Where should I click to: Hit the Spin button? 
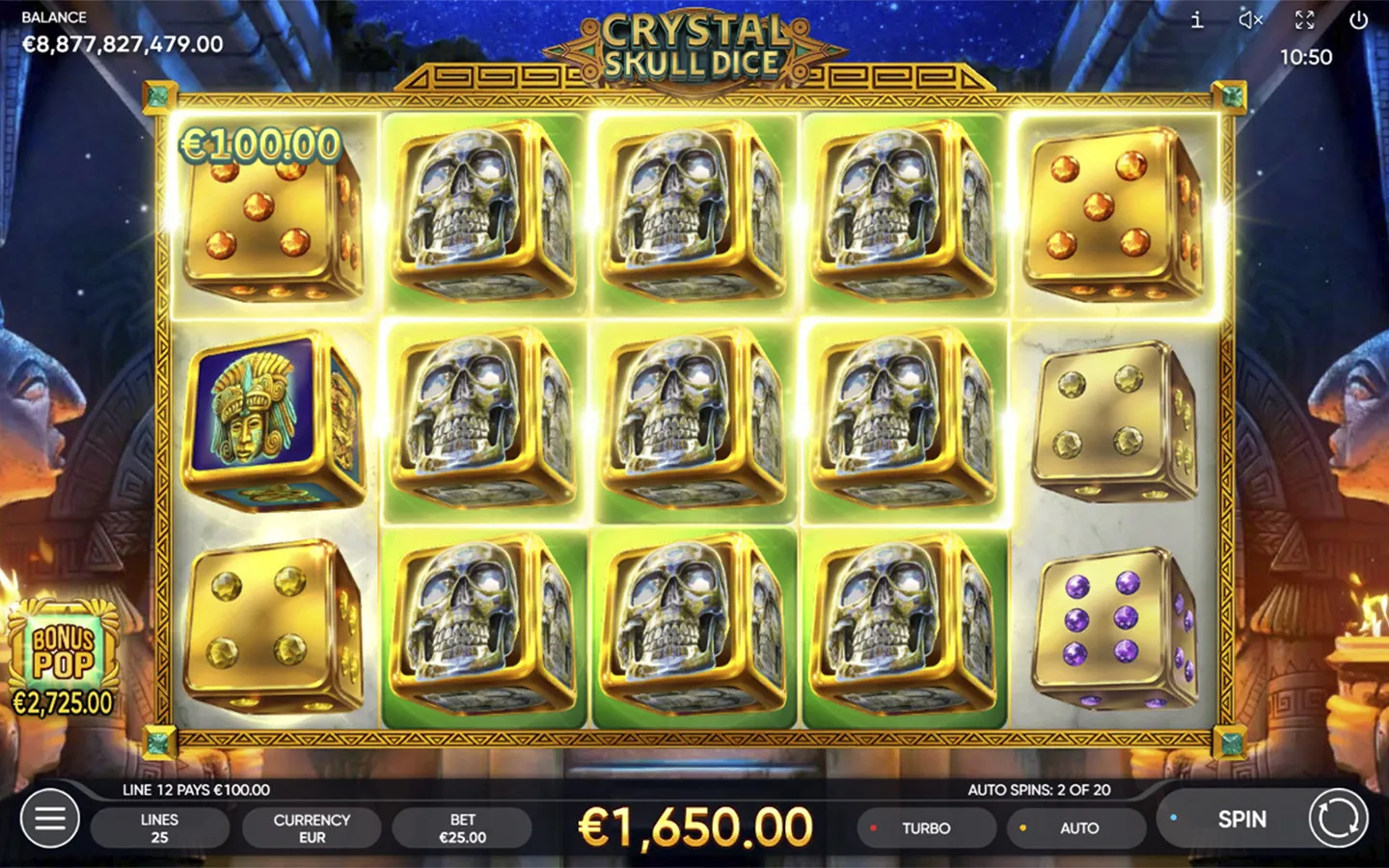[x=1240, y=820]
